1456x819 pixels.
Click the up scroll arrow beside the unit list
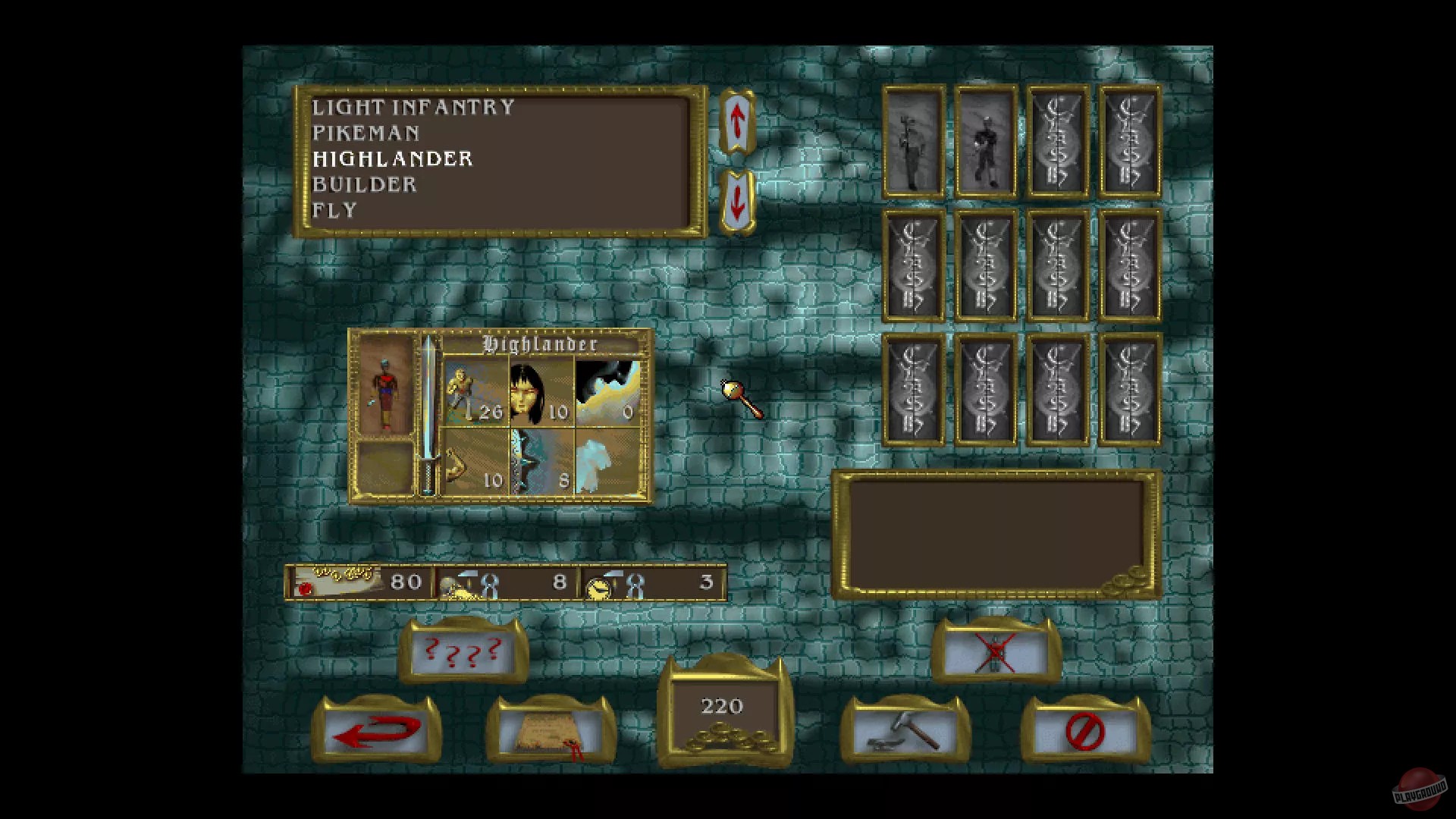pos(737,121)
